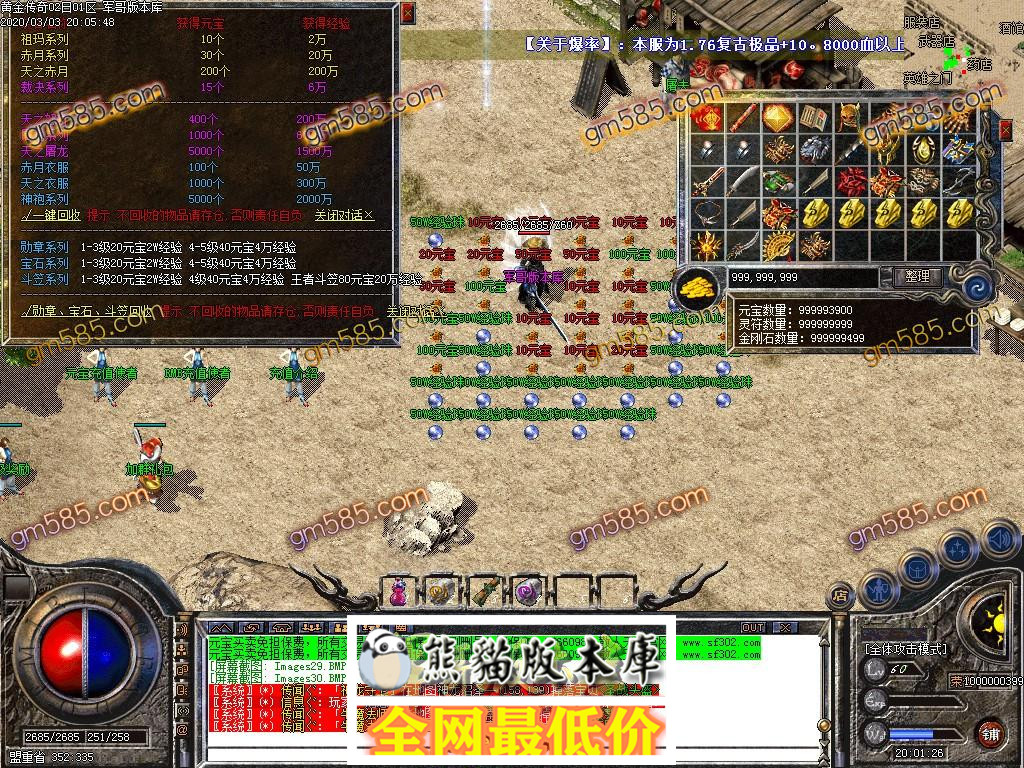This screenshot has height=768, width=1024.
Task: Use the pink potion in the quick belt
Action: (x=398, y=592)
